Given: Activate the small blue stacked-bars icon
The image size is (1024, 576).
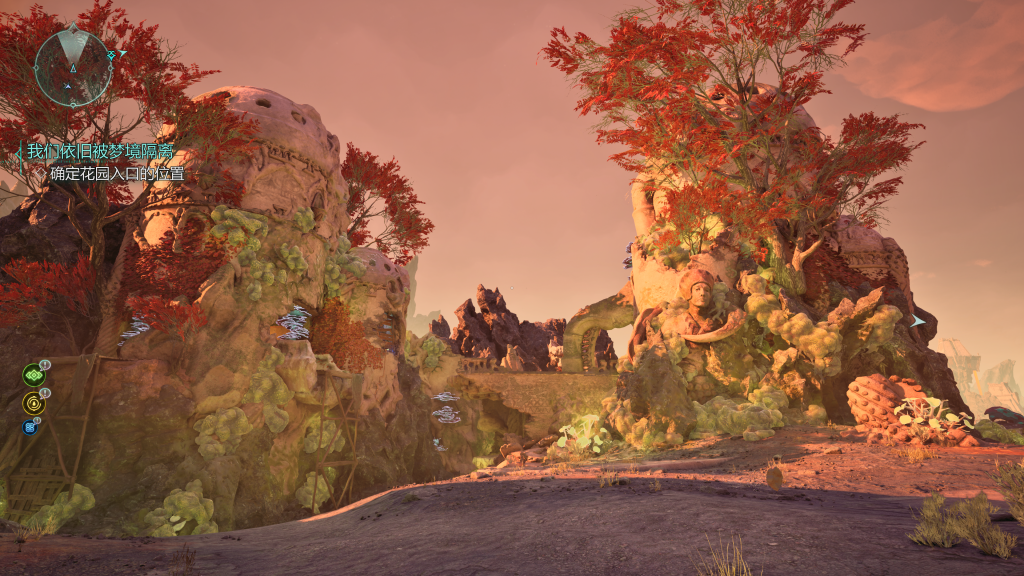Looking at the screenshot, I should [x=29, y=427].
